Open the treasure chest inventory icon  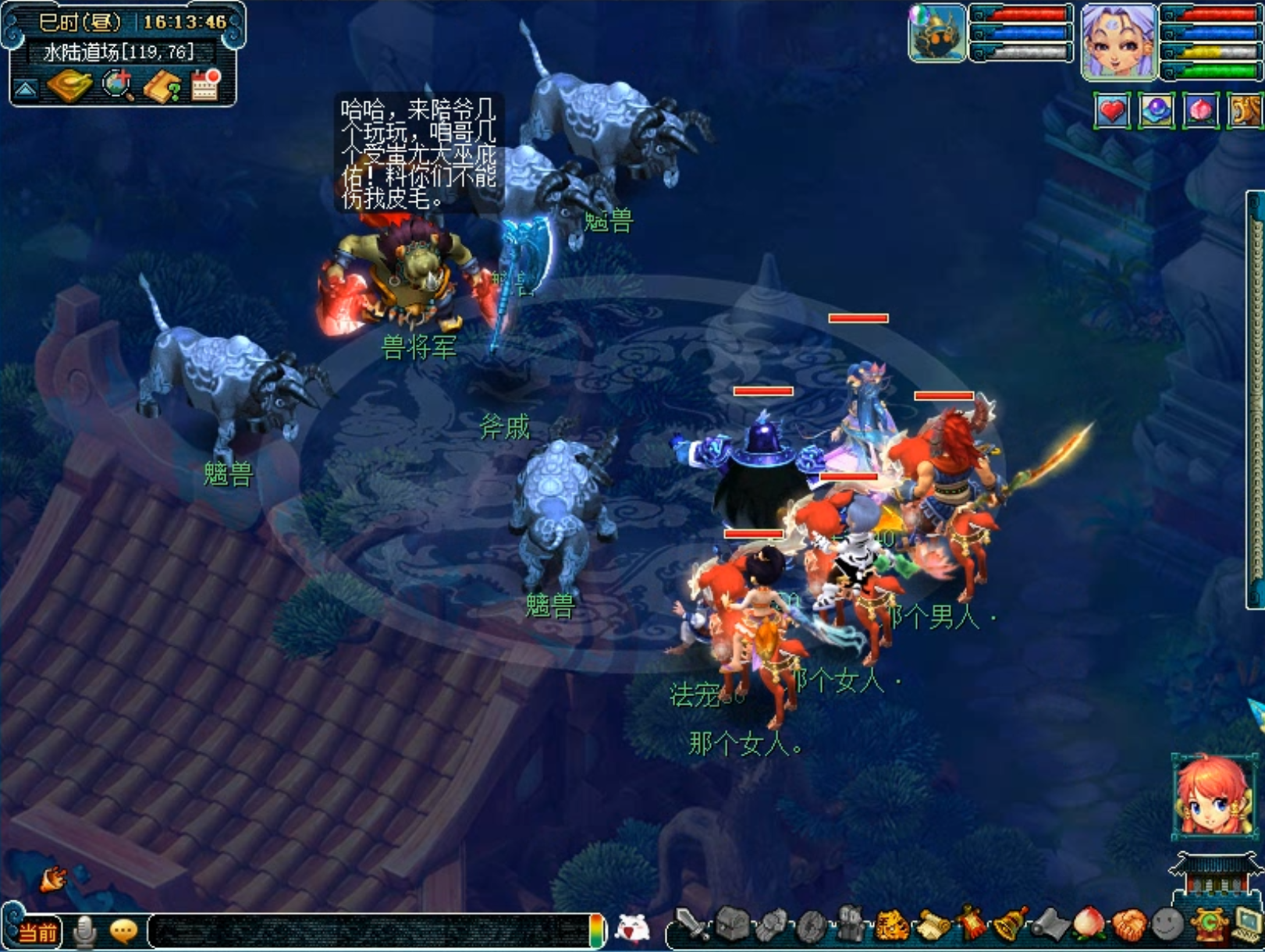point(732,925)
